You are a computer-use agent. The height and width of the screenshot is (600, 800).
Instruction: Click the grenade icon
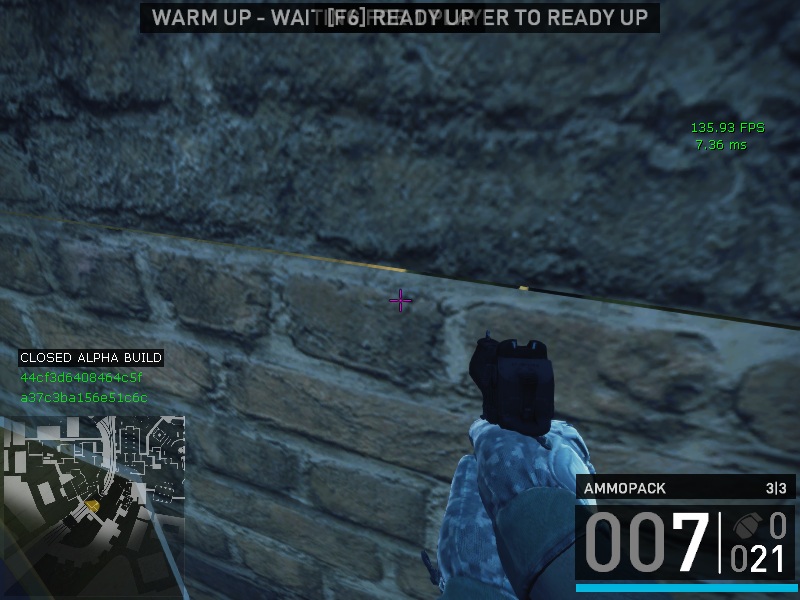747,527
